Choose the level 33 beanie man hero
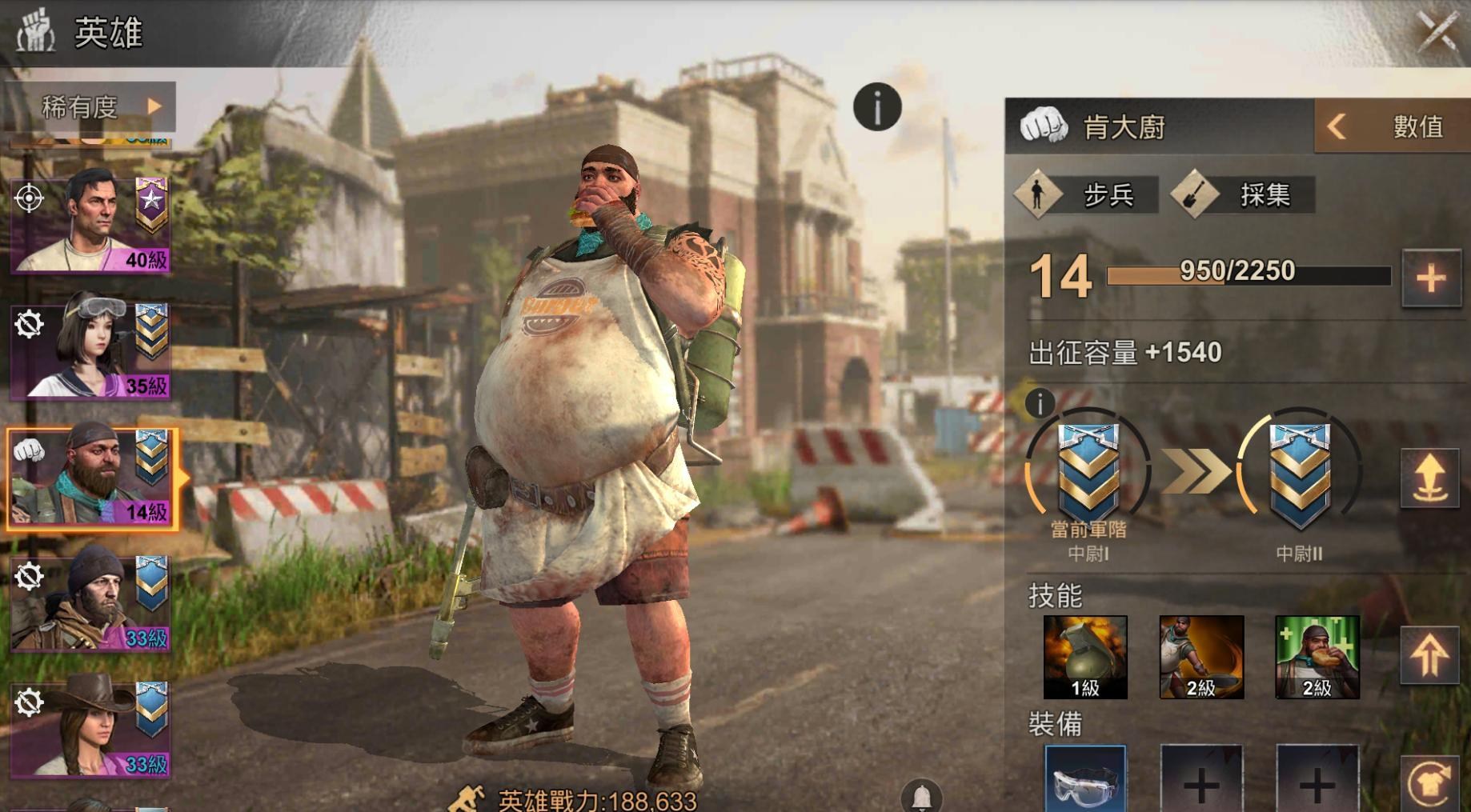1471x812 pixels. pyautogui.click(x=90, y=603)
